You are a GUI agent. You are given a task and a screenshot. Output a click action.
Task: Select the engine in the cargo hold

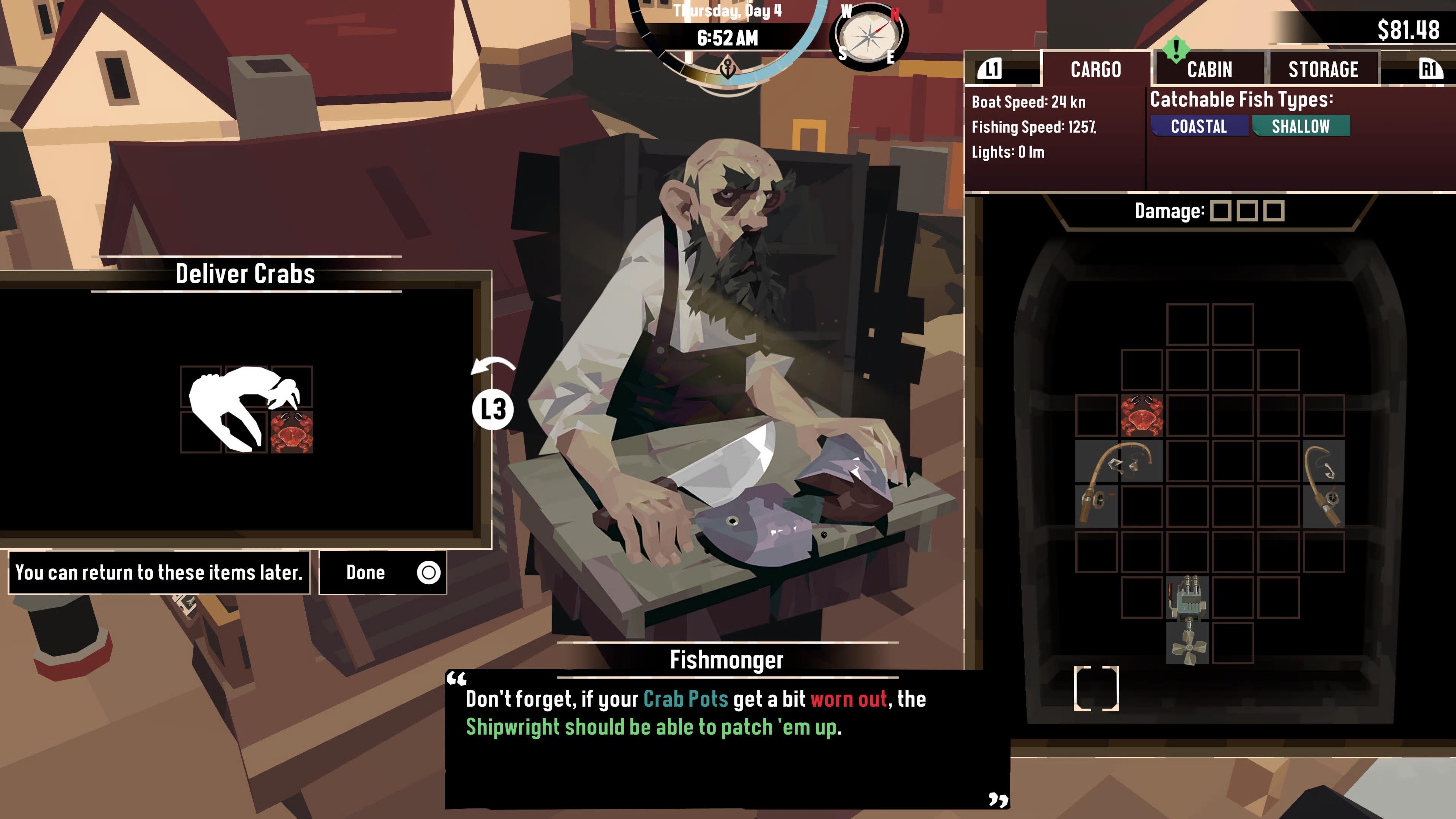(1188, 598)
